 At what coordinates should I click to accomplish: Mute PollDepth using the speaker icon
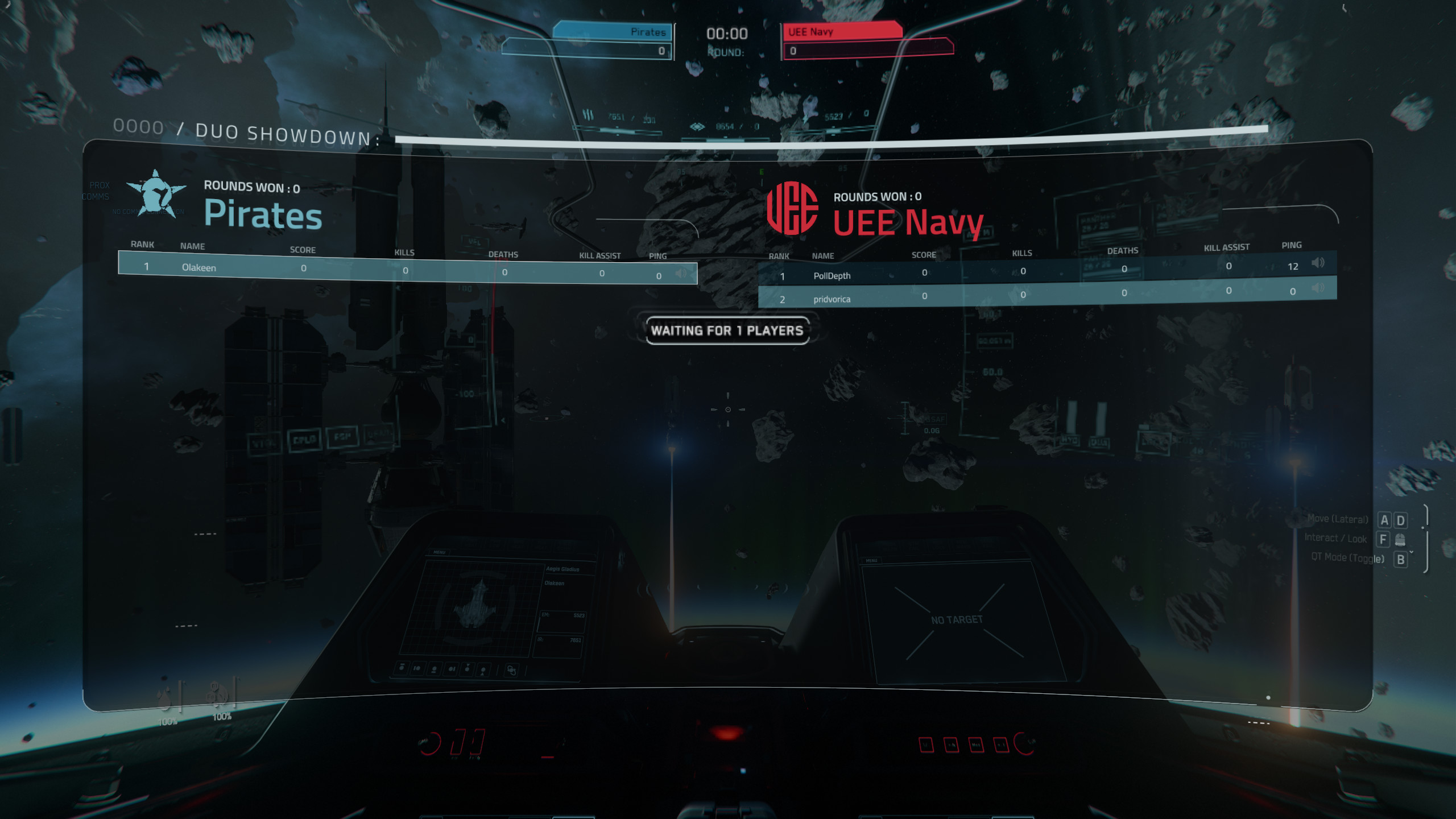[1318, 262]
